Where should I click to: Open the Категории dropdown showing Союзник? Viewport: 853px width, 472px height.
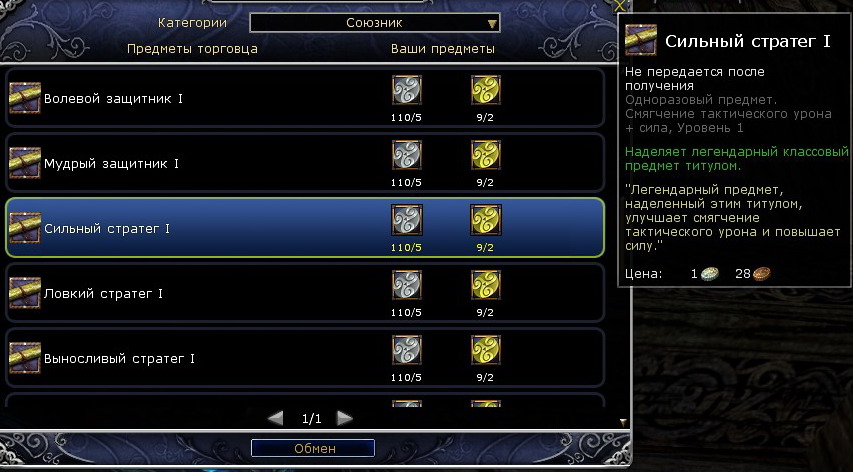pyautogui.click(x=375, y=23)
